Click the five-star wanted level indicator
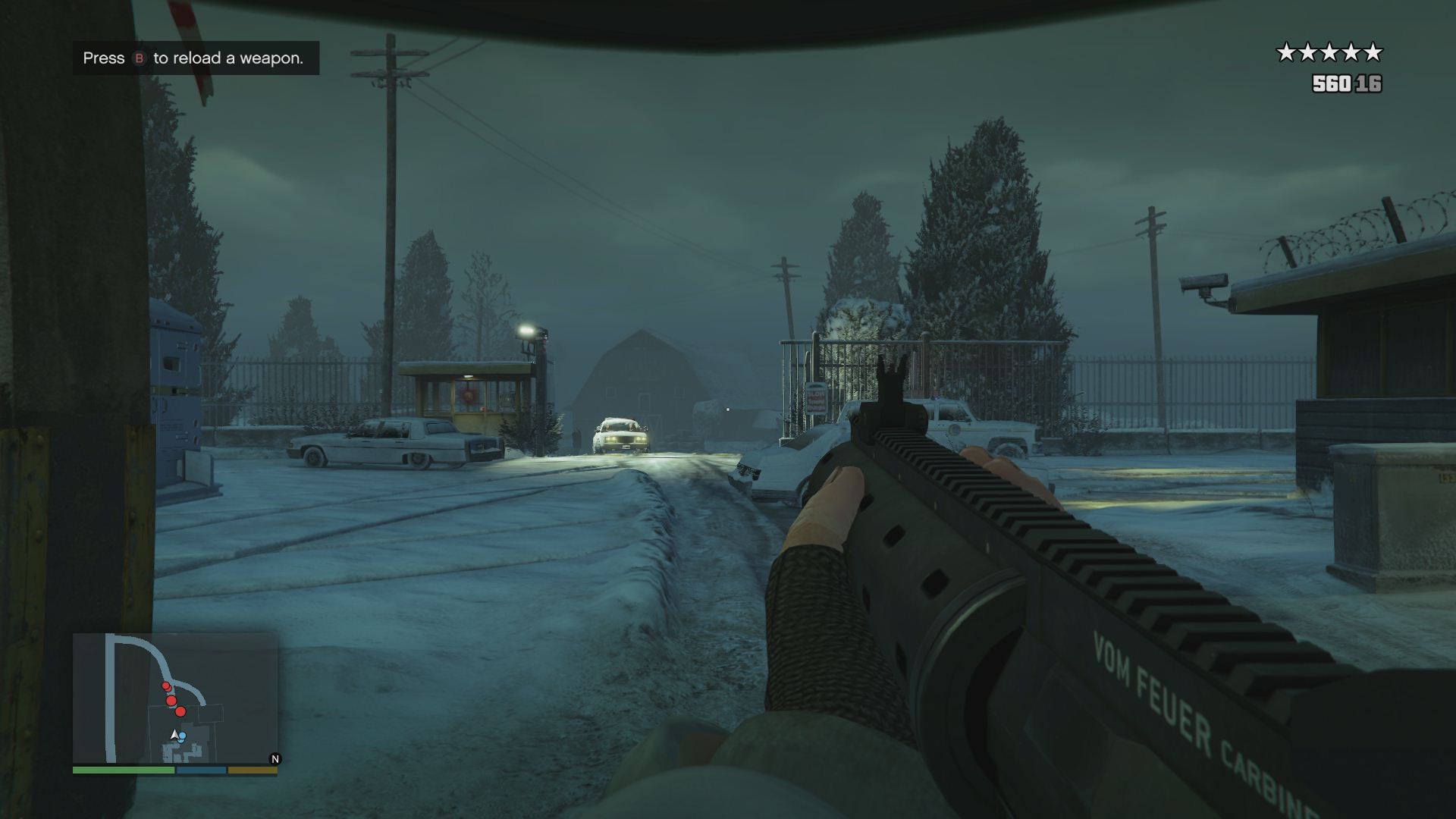 [1329, 52]
